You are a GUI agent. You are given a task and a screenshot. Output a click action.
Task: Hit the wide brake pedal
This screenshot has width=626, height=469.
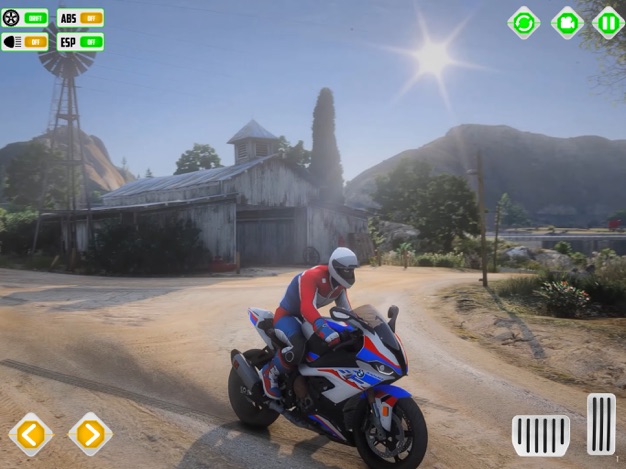pos(541,435)
